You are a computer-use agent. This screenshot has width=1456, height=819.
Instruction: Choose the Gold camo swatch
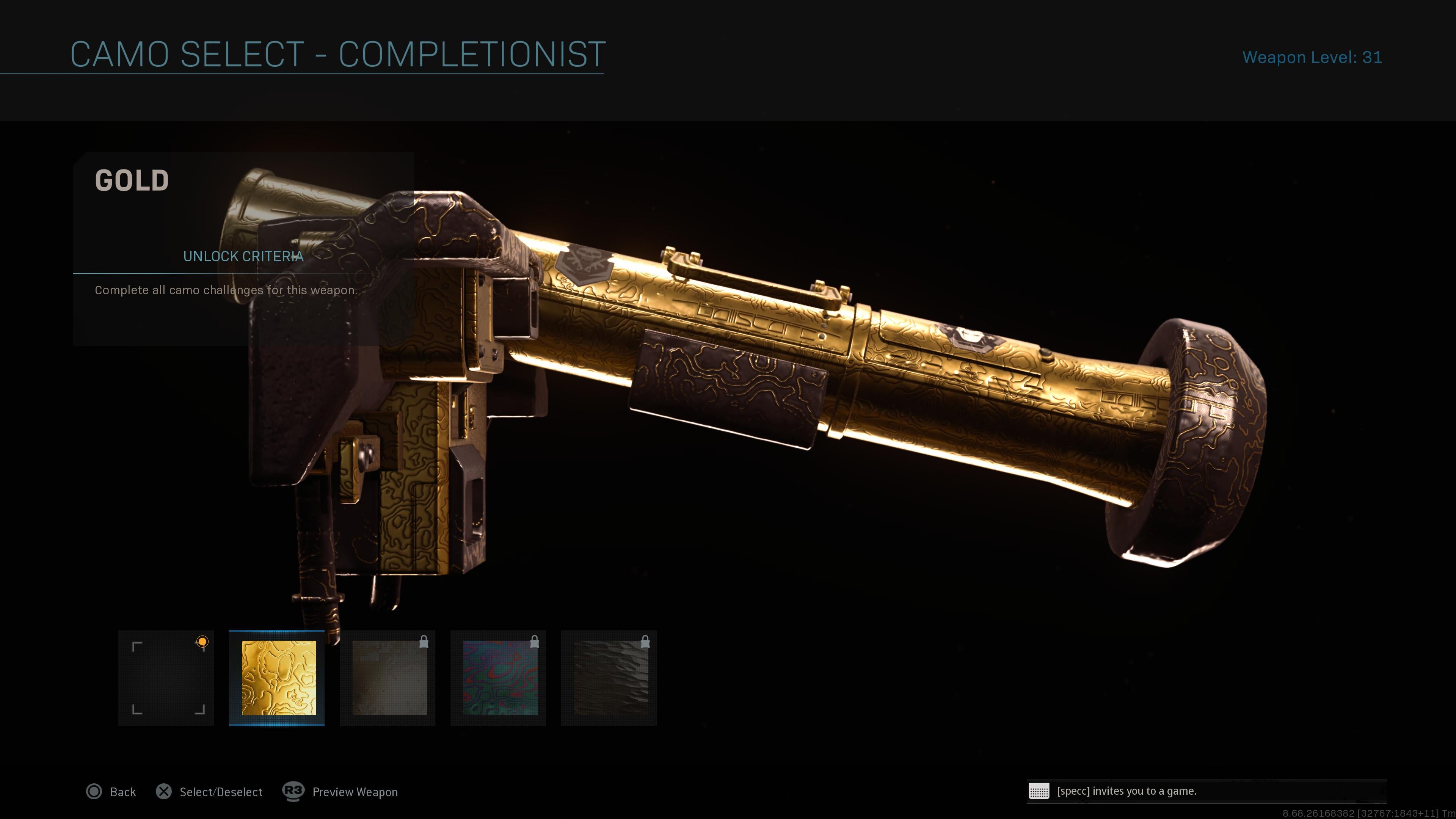coord(277,678)
